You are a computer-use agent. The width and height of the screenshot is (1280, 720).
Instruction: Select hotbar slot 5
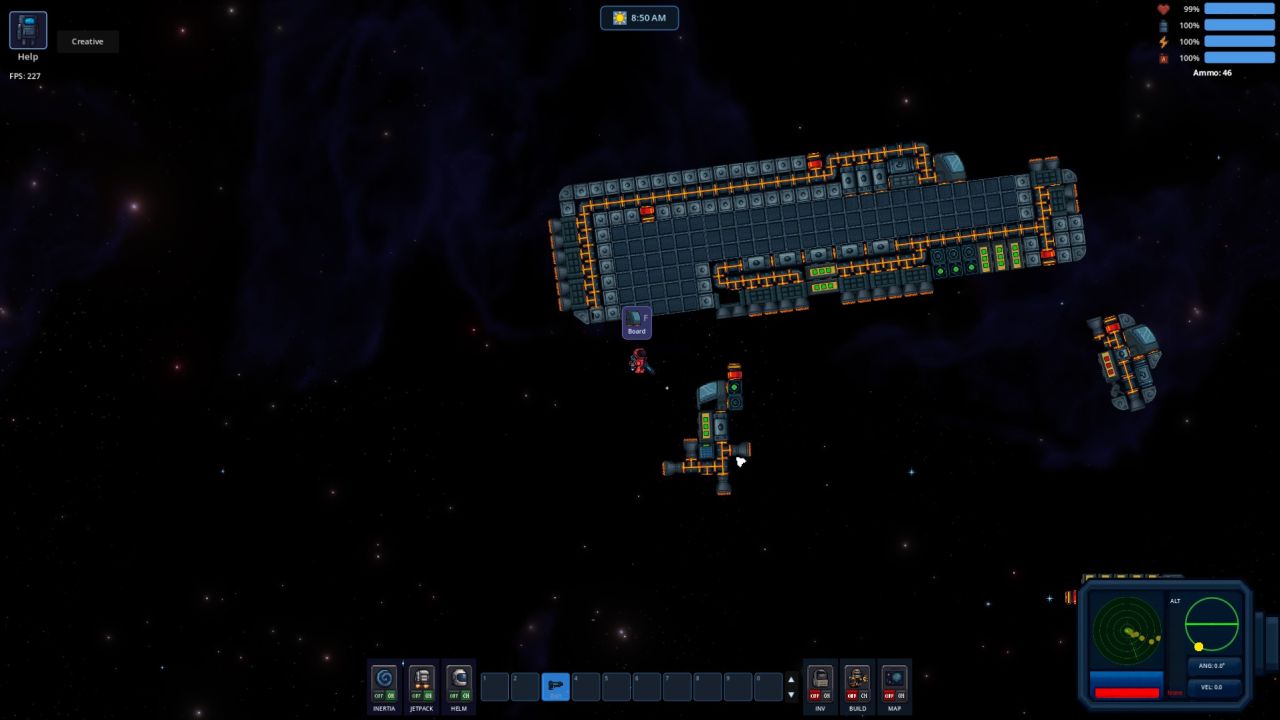pos(616,686)
